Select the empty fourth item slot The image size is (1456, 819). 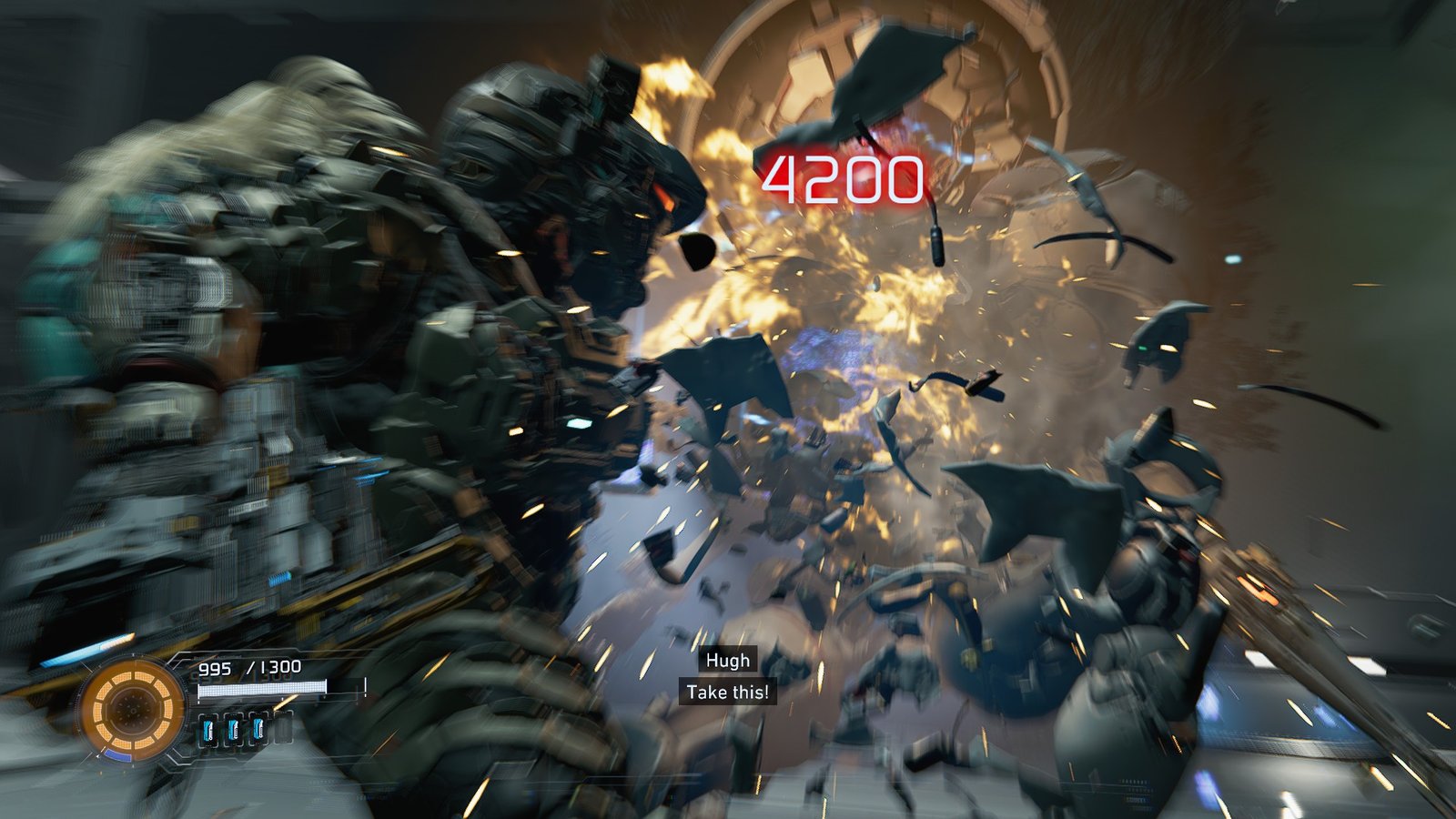pyautogui.click(x=284, y=728)
